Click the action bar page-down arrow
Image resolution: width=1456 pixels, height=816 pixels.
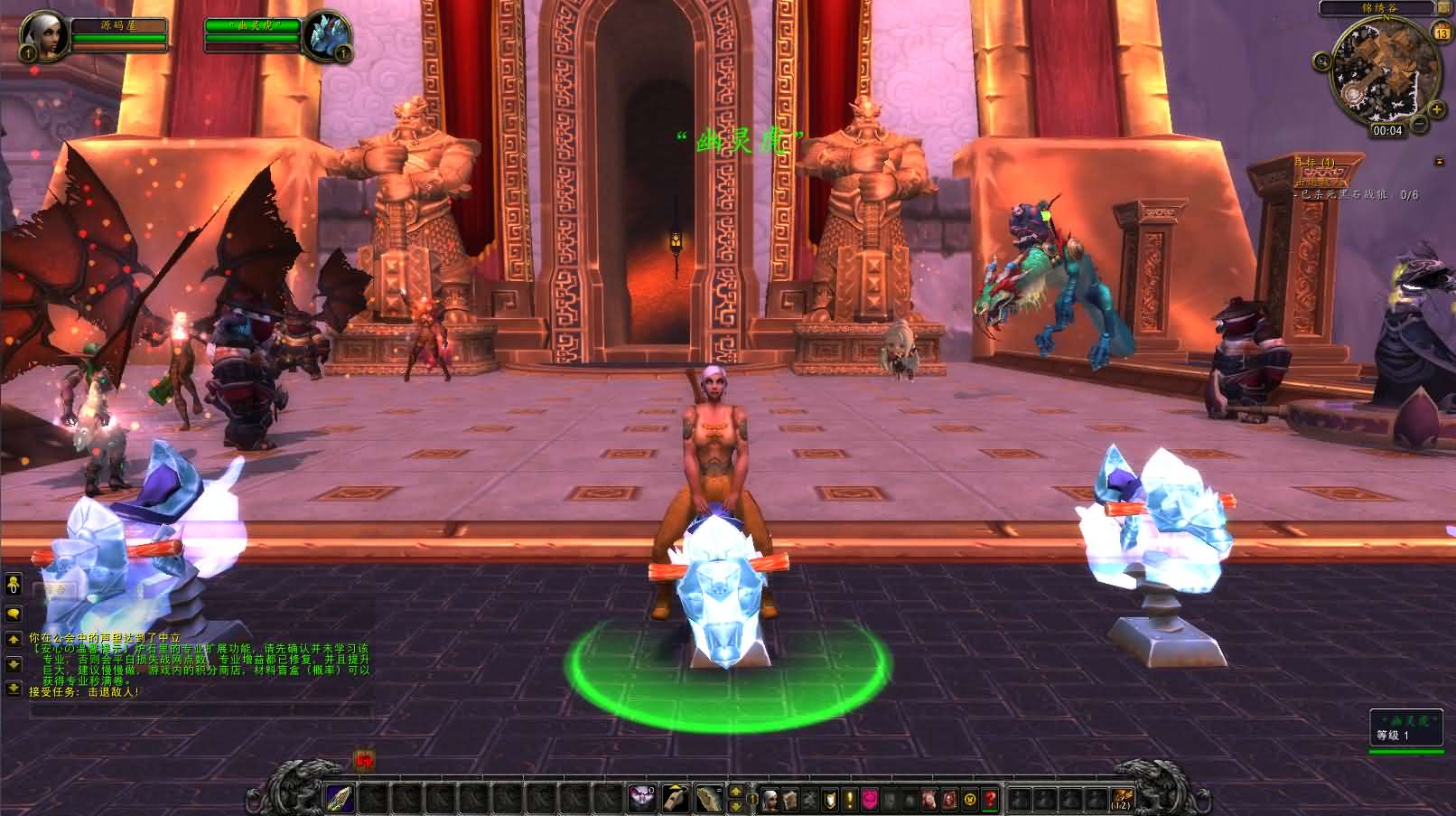click(735, 806)
